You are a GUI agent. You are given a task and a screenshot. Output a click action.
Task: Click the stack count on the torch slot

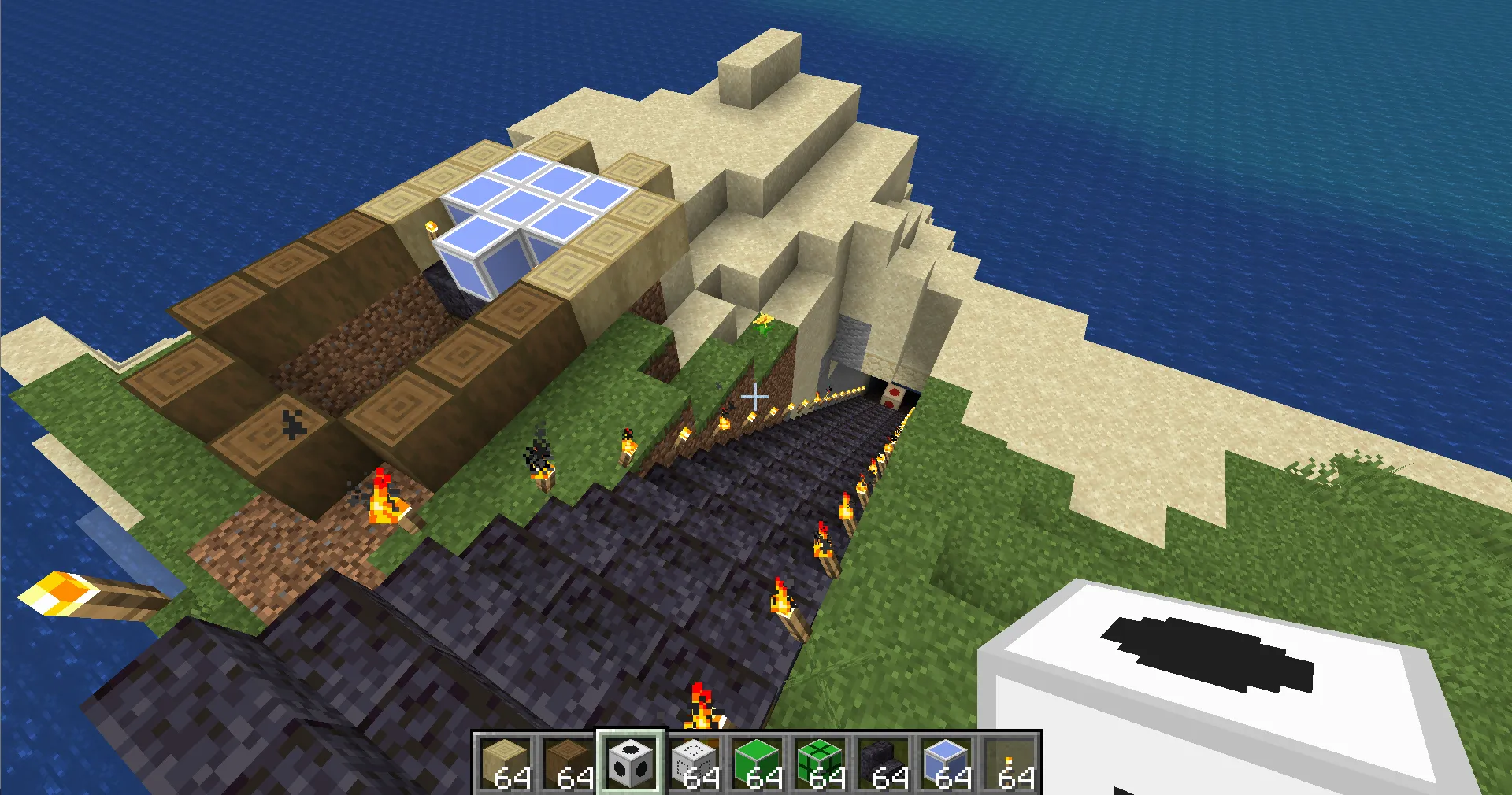(1016, 779)
